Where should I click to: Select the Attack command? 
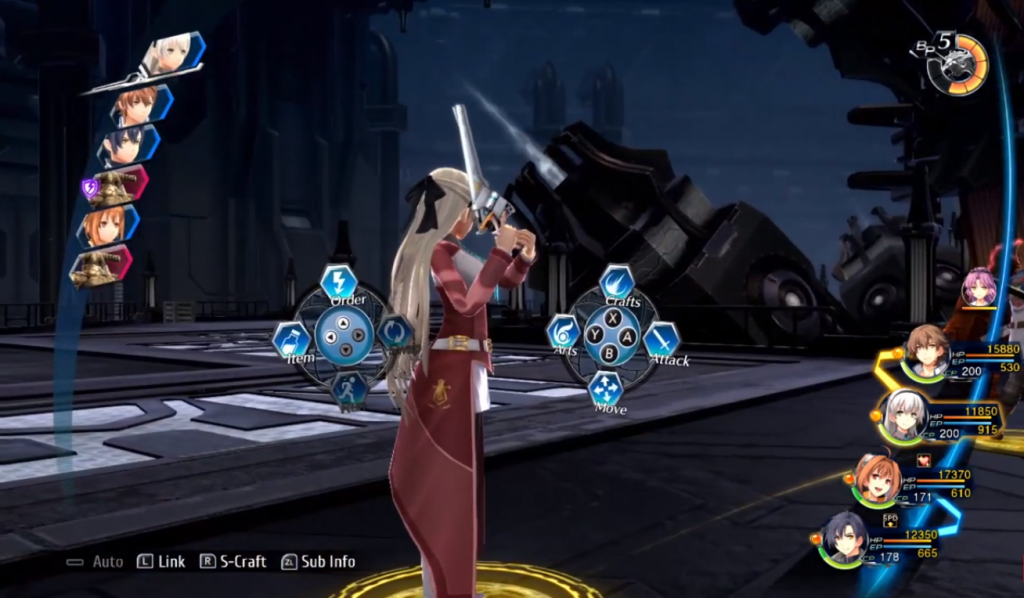click(x=661, y=340)
